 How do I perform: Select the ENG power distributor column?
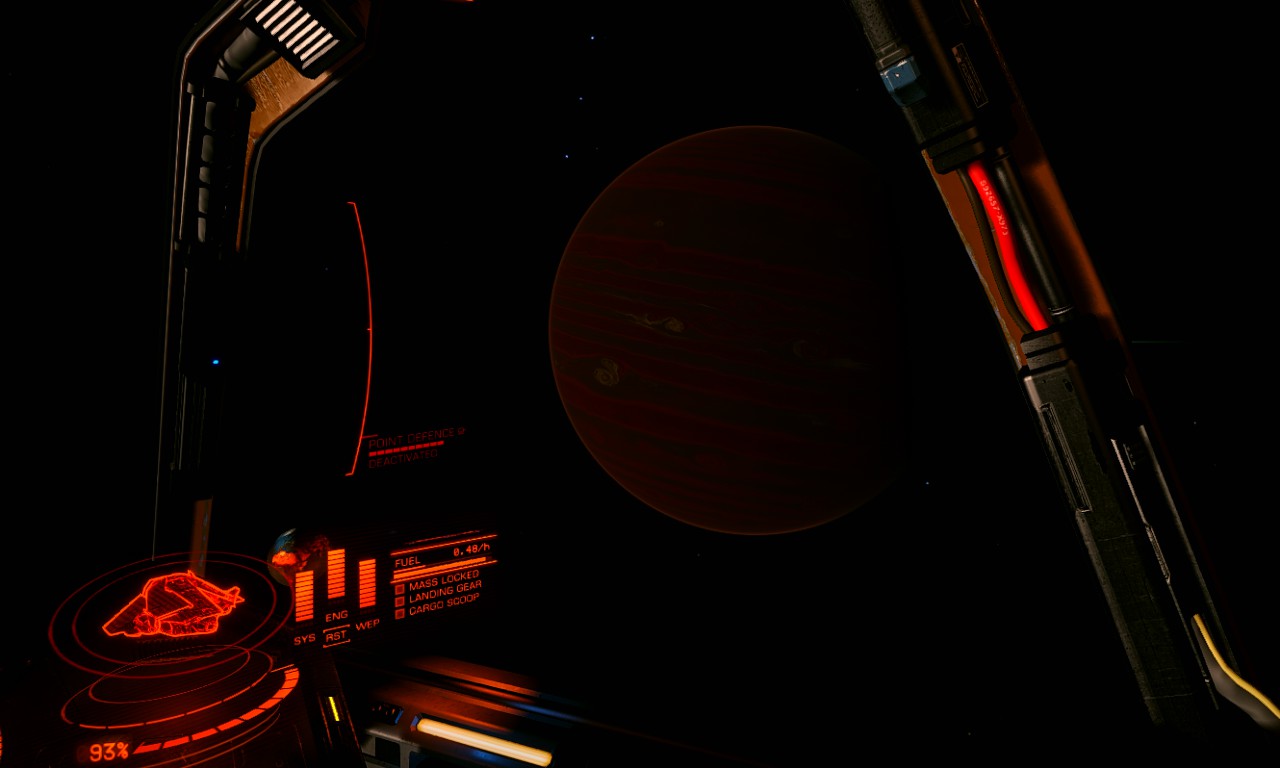tap(336, 574)
